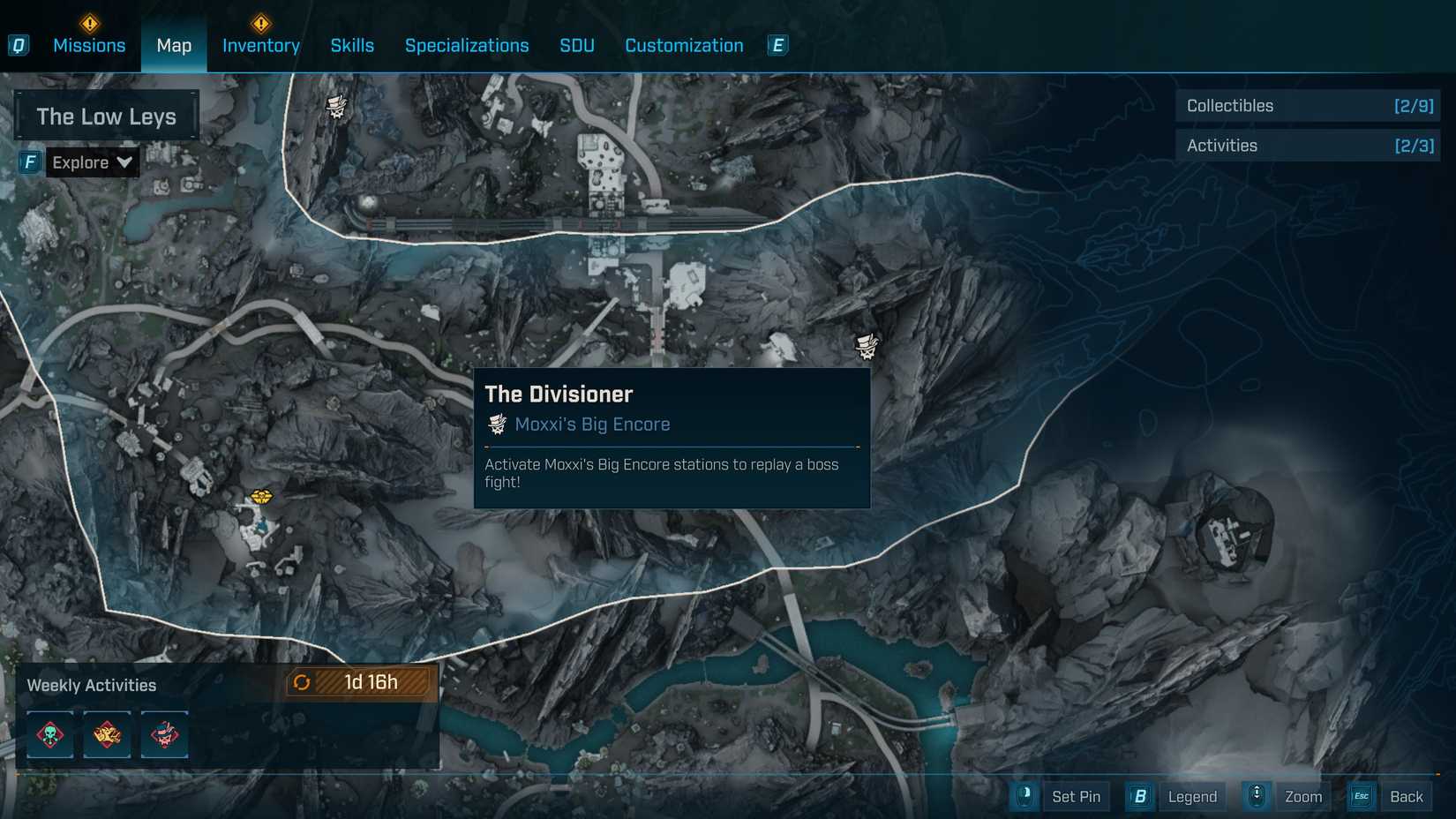1456x819 pixels.
Task: Click the golden creature Weekly Activities icon
Action: [x=107, y=734]
